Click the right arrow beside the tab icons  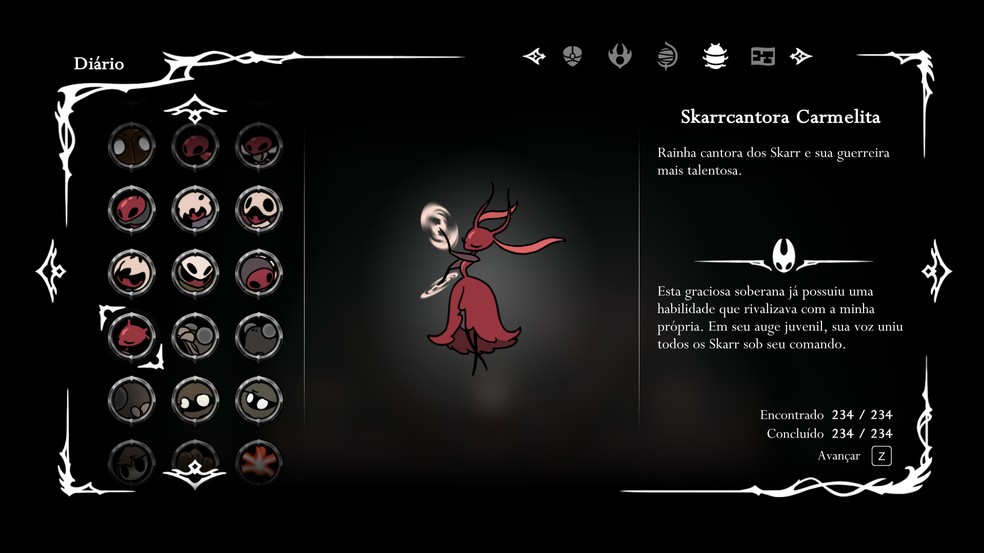tap(801, 56)
